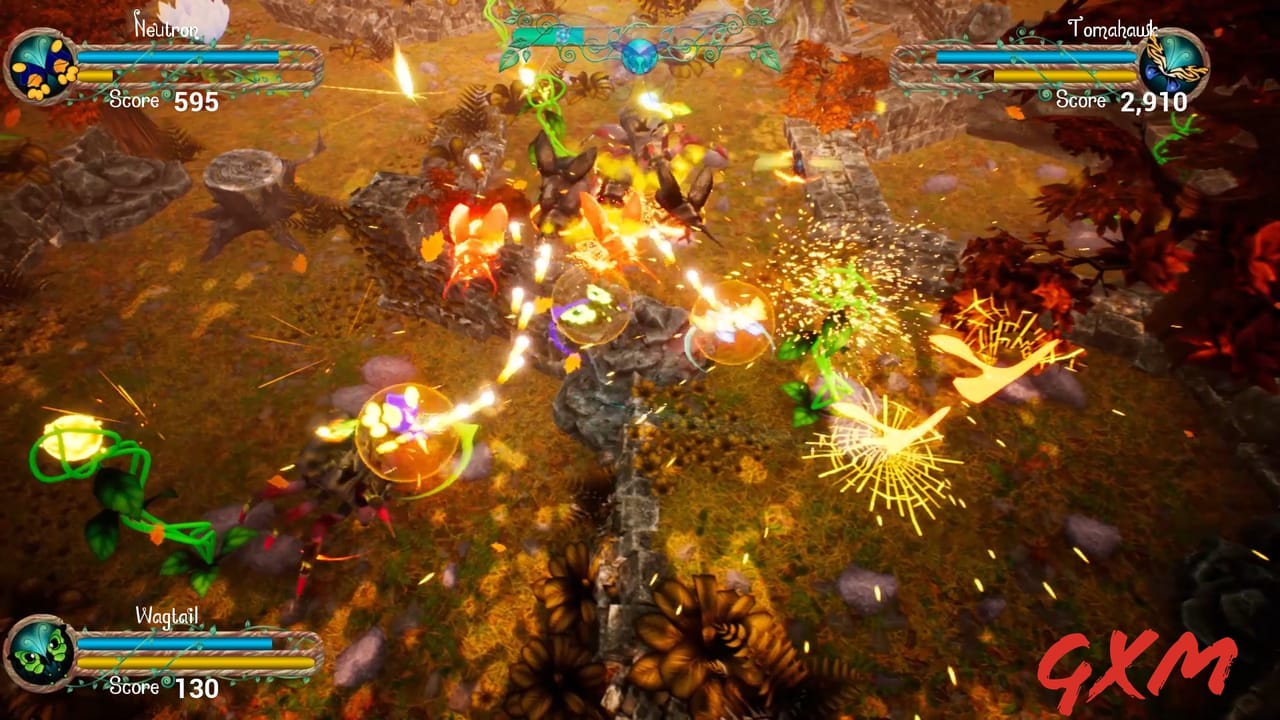Screen dimensions: 1280x720
Task: Click the blue gem on the boss bar
Action: pyautogui.click(x=640, y=58)
